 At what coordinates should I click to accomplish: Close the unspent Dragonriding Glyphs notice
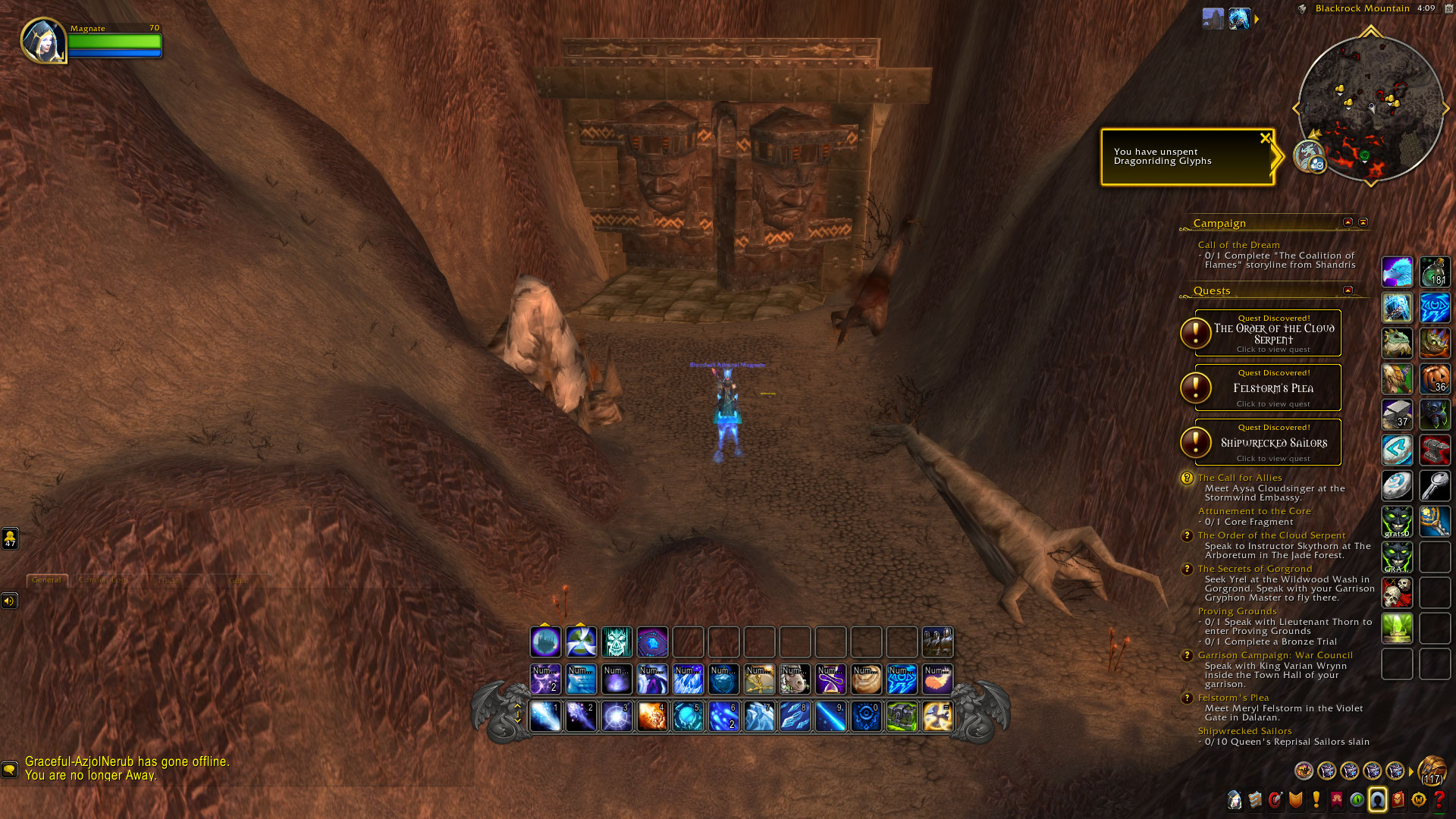(x=1264, y=139)
